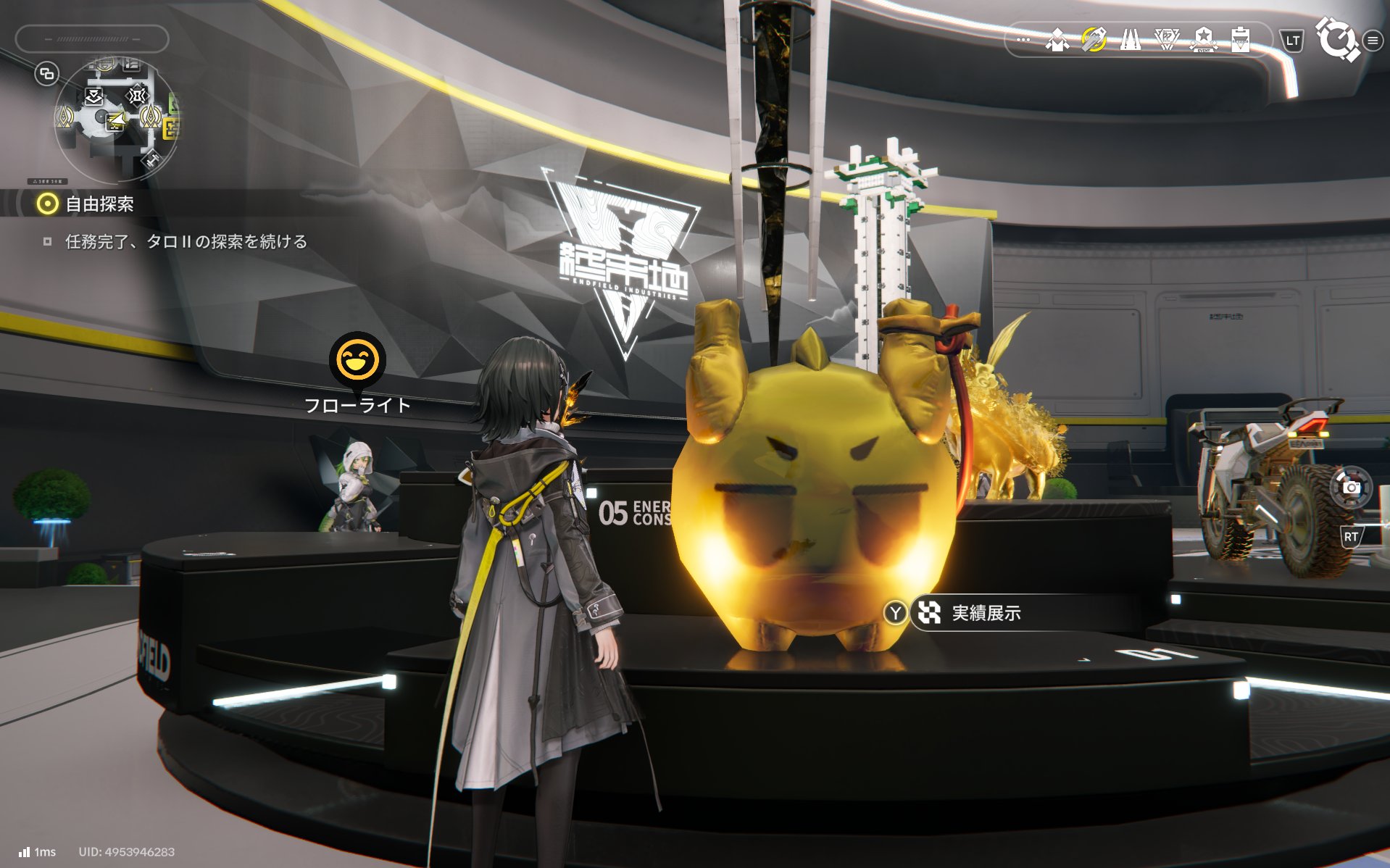Image resolution: width=1390 pixels, height=868 pixels.
Task: Open the minimap
Action: coord(116,120)
